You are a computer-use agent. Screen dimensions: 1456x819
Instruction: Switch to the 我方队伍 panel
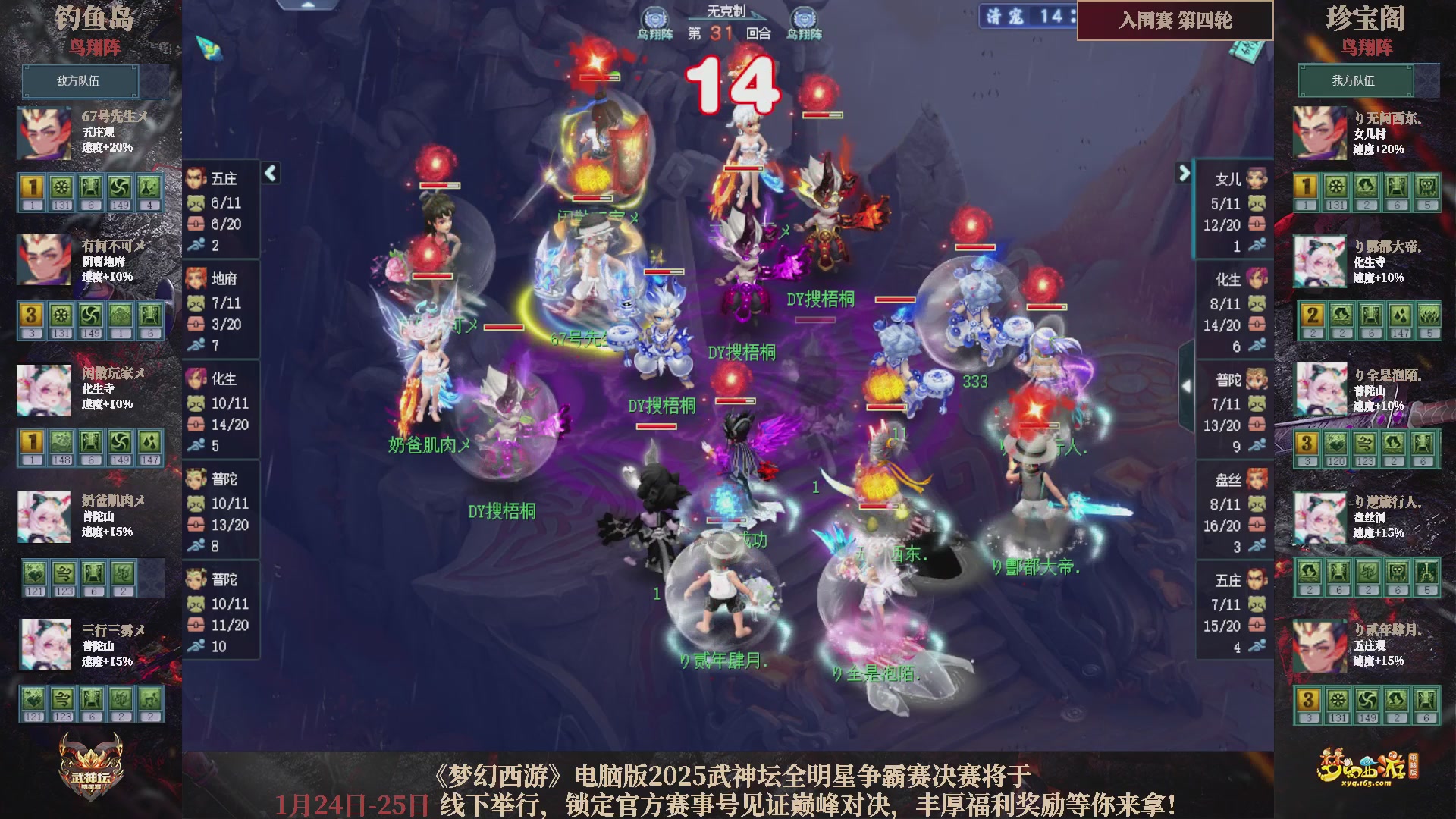tap(1357, 81)
